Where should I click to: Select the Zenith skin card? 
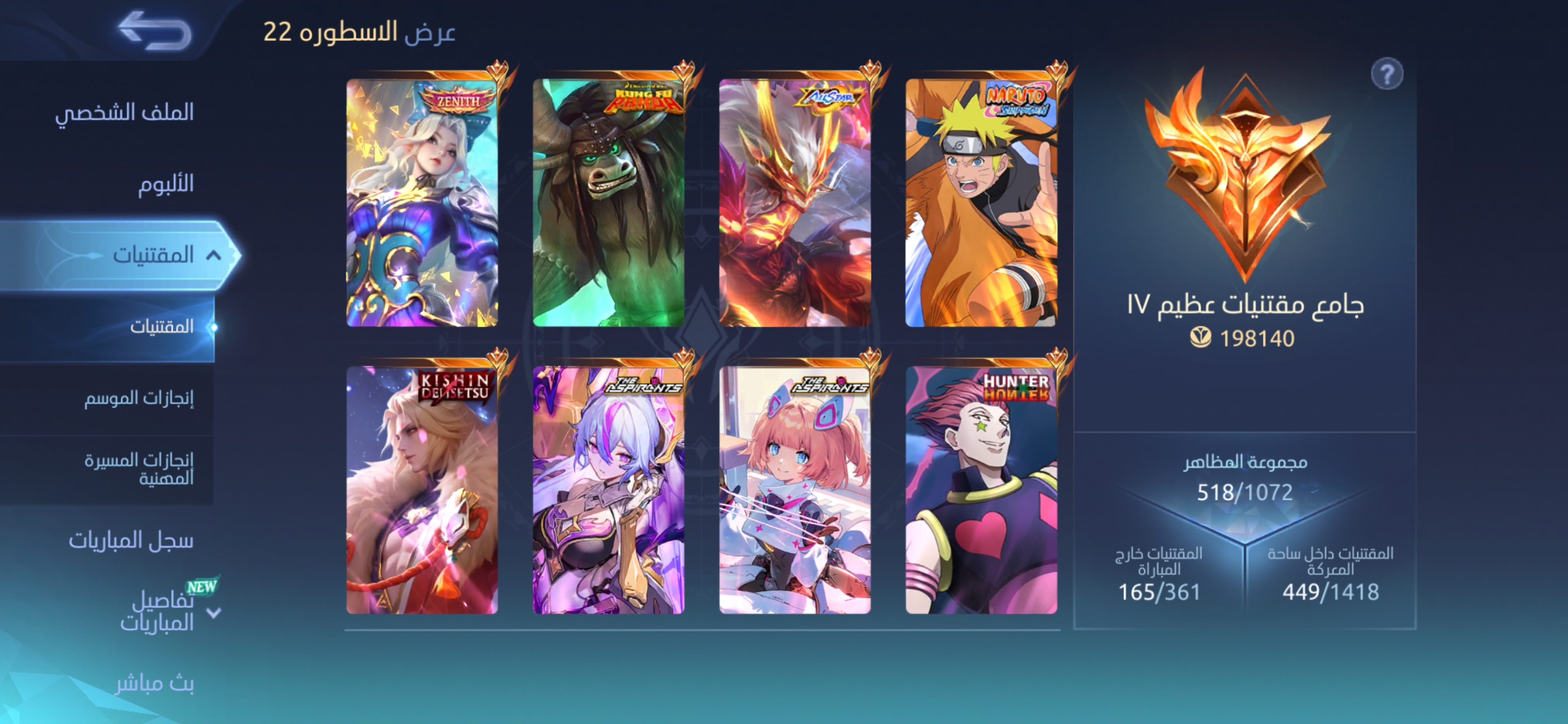[422, 203]
